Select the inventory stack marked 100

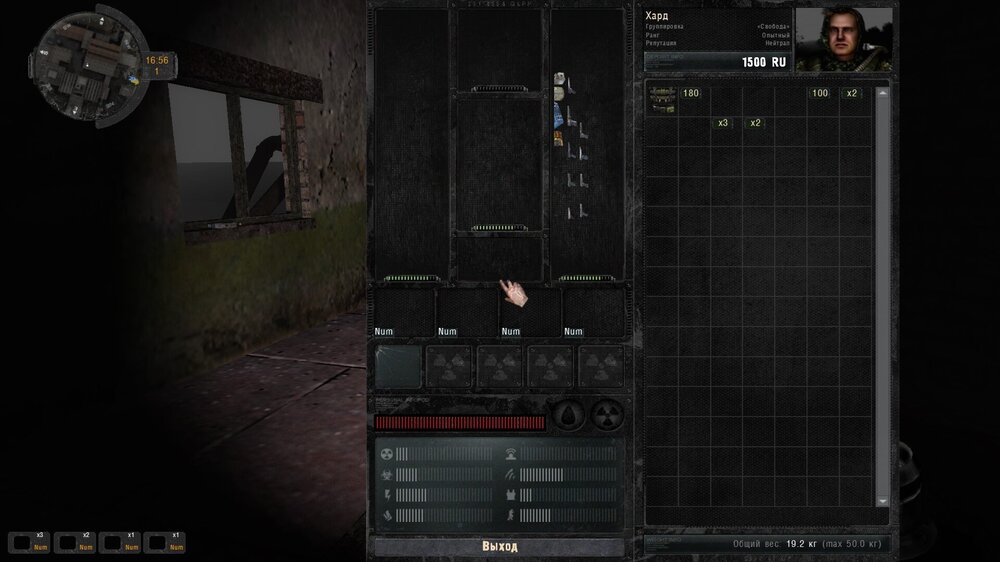tap(820, 94)
